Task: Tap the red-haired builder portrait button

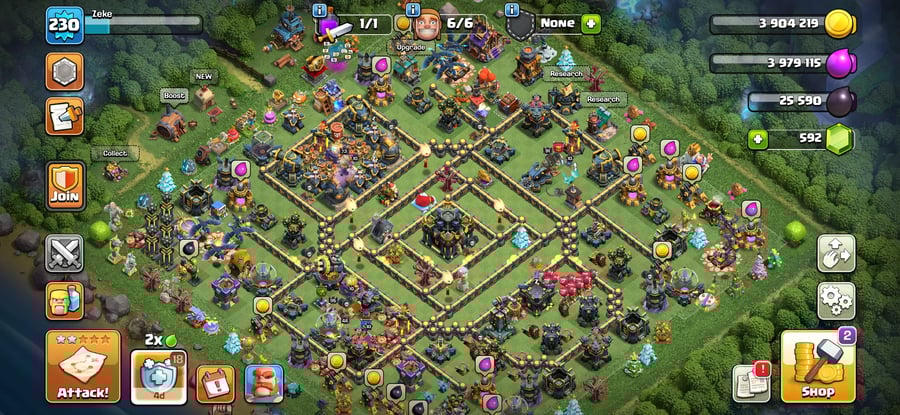Action: [x=264, y=382]
